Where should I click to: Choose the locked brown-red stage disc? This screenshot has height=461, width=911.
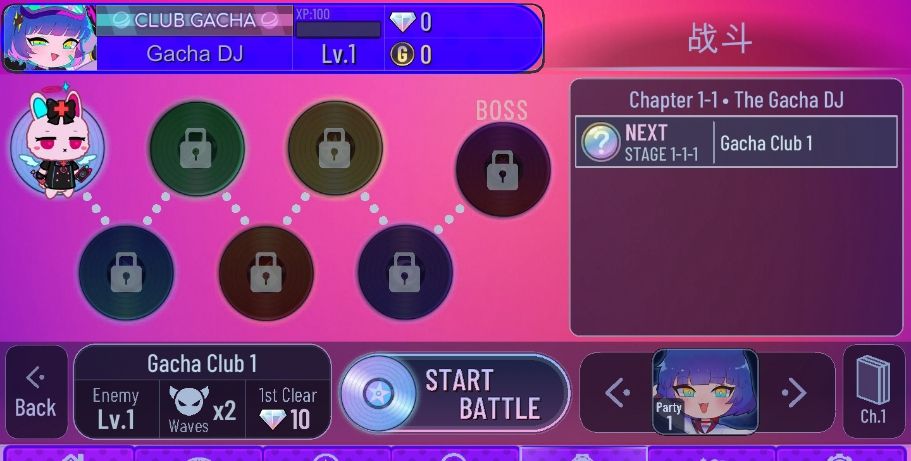[265, 272]
